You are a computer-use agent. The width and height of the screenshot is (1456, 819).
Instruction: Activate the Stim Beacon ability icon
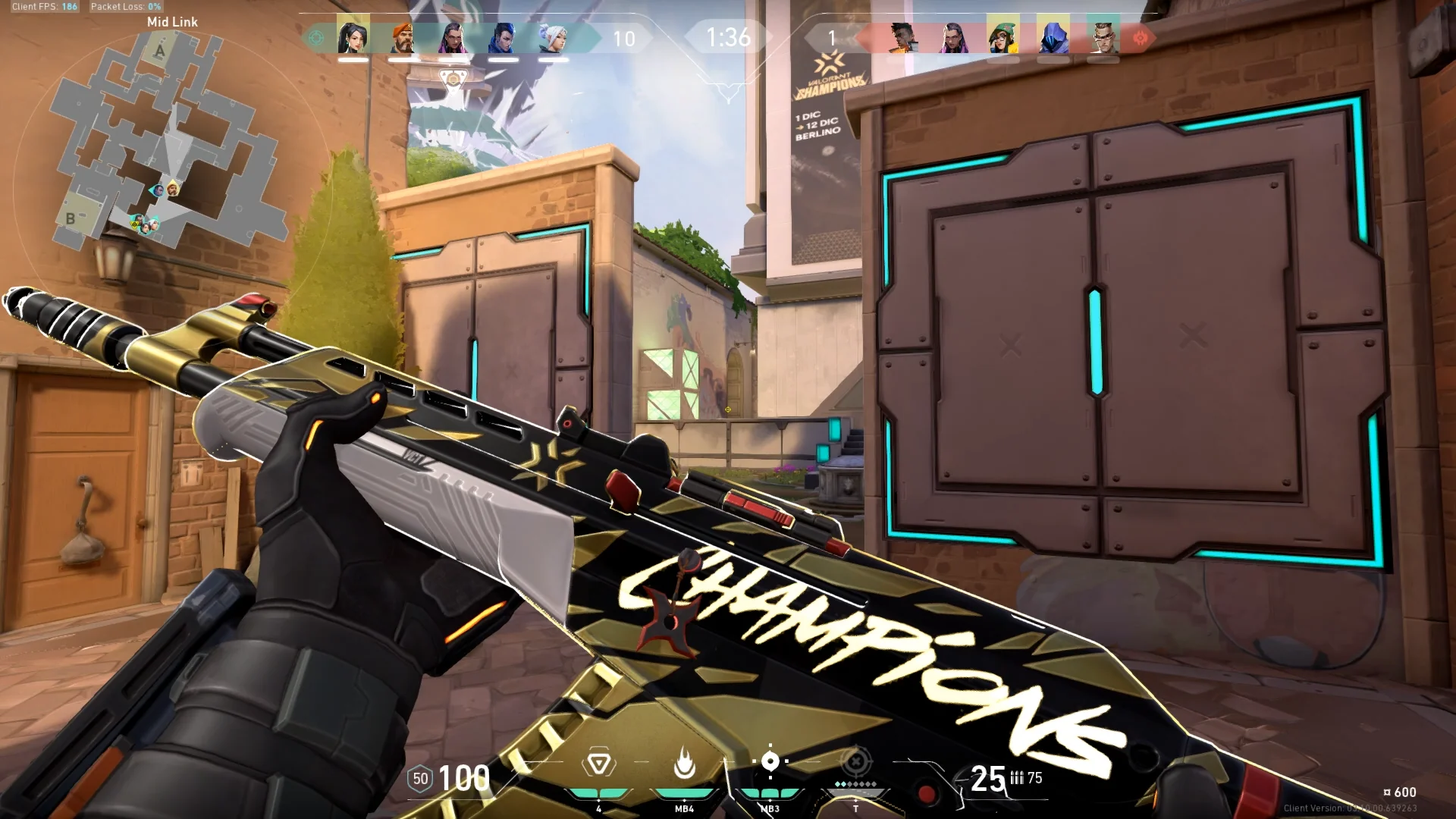point(598,763)
